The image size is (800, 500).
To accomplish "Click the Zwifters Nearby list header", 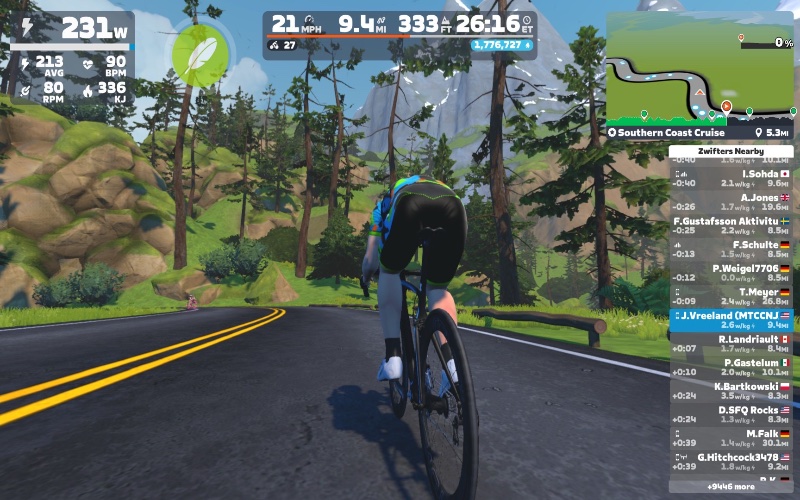I will pos(731,151).
